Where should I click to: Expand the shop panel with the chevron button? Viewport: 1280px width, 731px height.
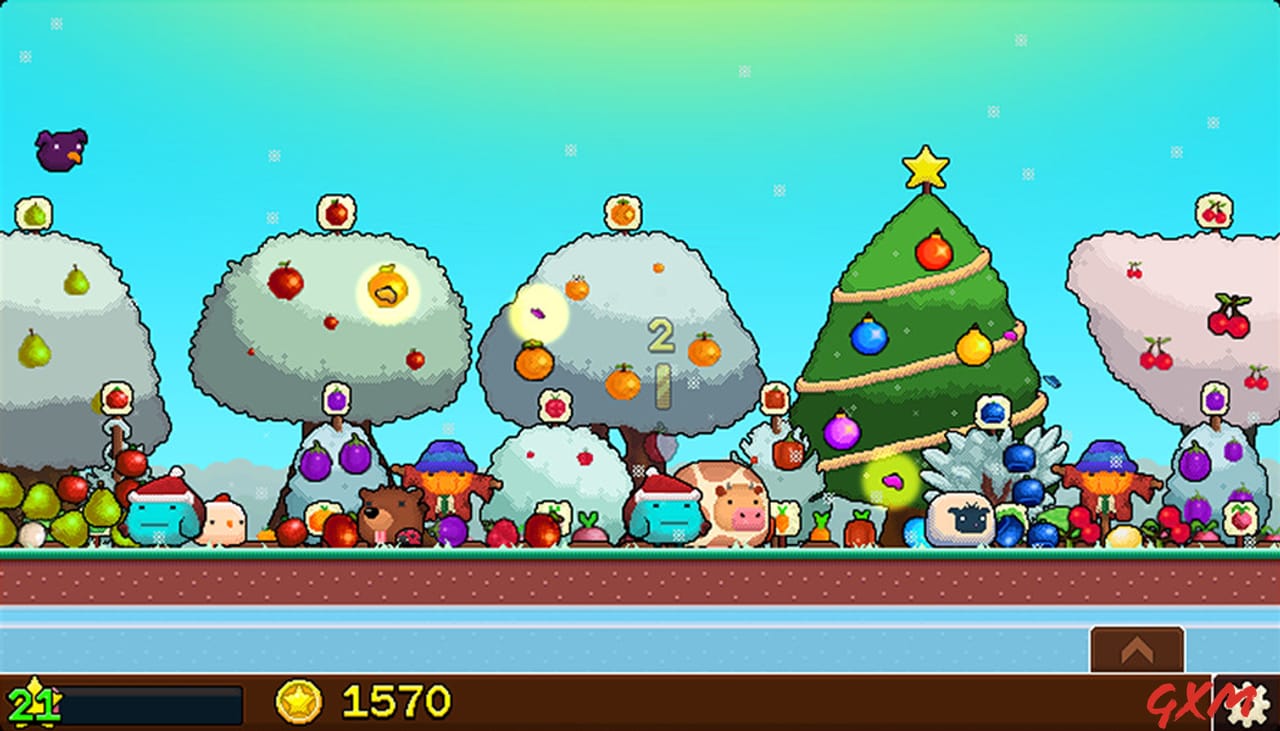pyautogui.click(x=1135, y=648)
